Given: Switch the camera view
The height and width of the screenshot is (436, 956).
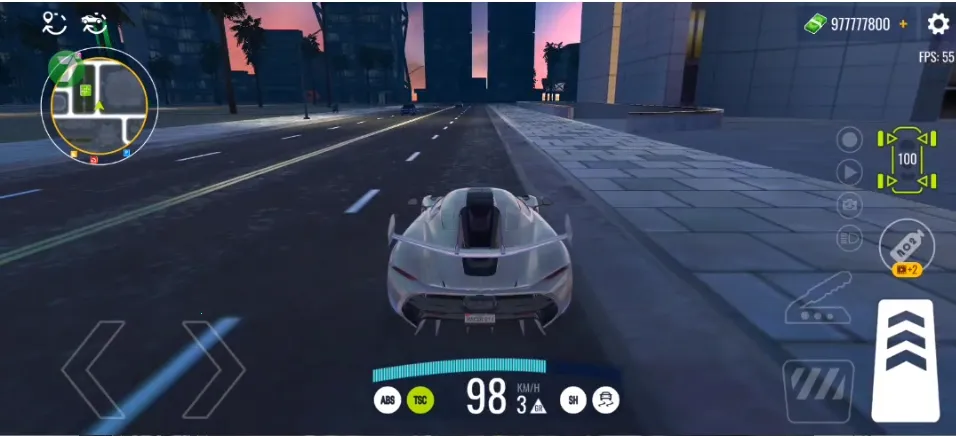Looking at the screenshot, I should [x=849, y=205].
